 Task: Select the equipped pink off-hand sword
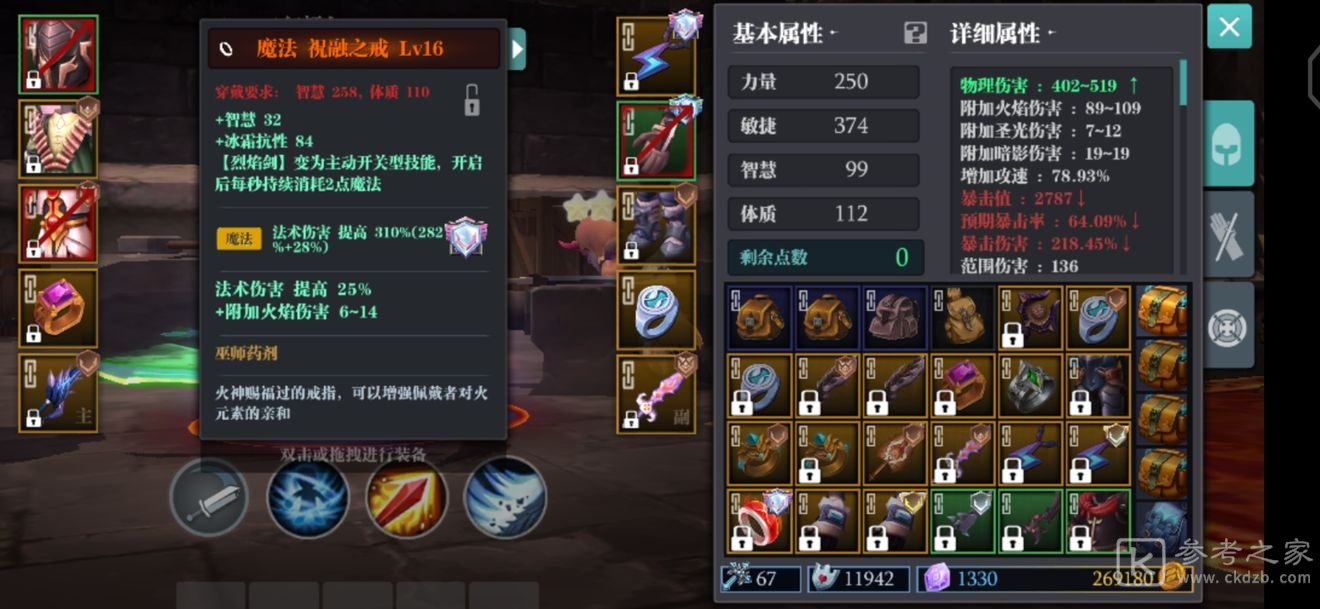click(x=656, y=394)
